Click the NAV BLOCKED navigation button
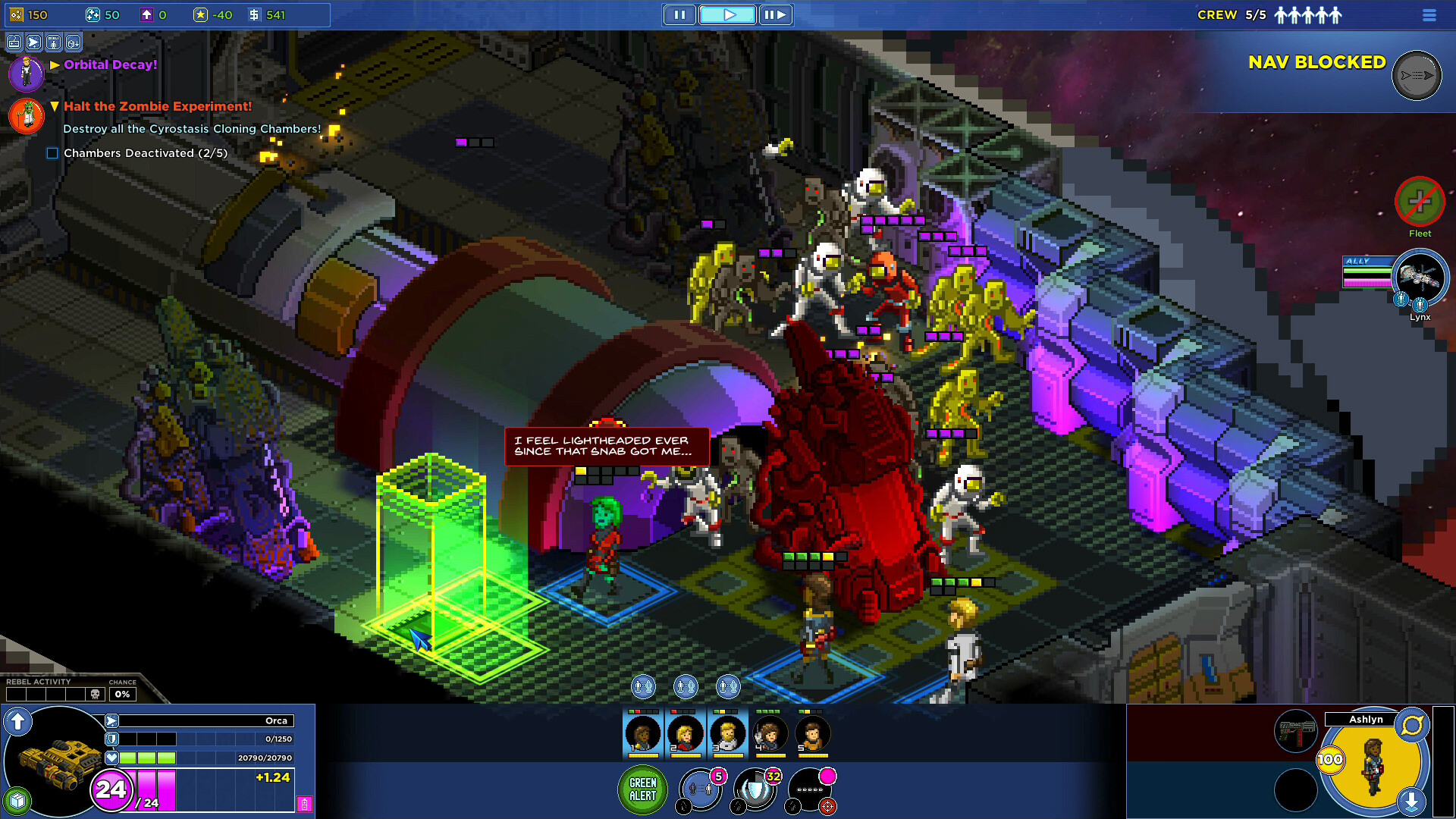This screenshot has height=819, width=1456. pyautogui.click(x=1415, y=76)
